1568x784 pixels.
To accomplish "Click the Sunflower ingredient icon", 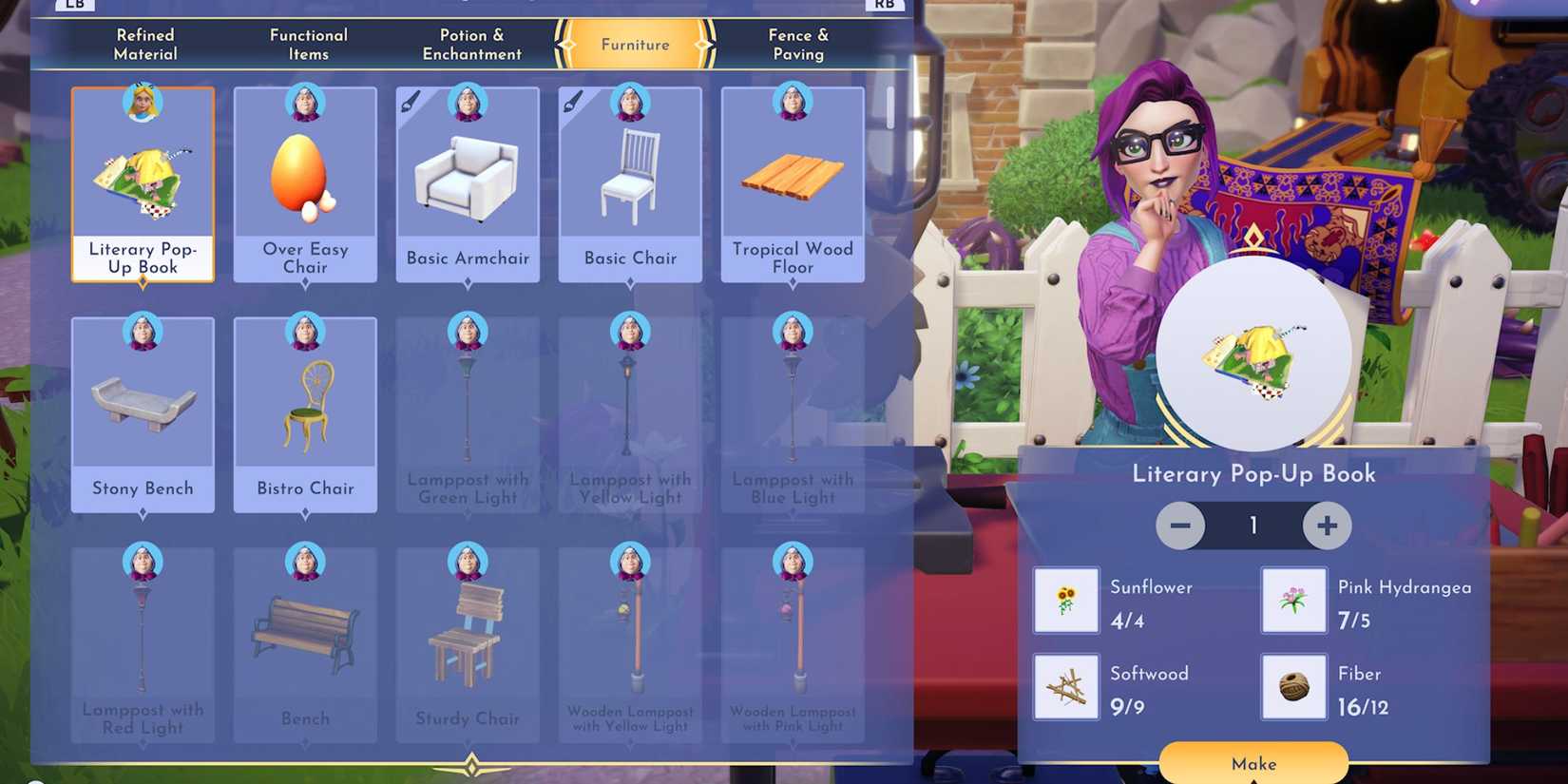I will tap(1065, 600).
